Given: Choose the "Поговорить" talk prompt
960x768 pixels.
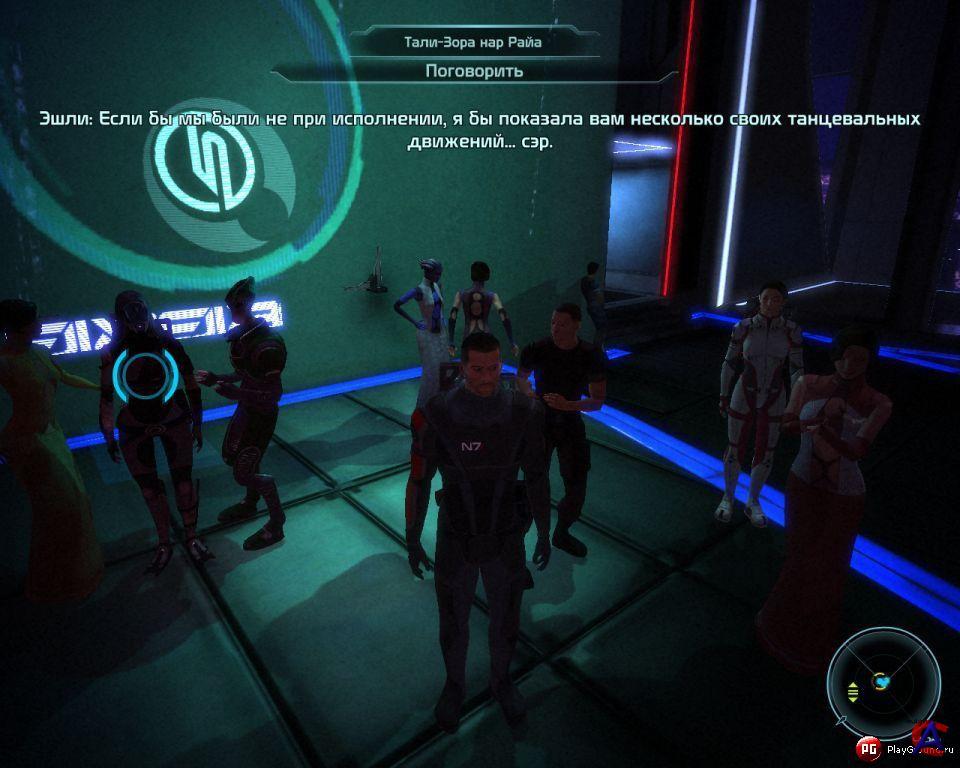Looking at the screenshot, I should pos(474,71).
